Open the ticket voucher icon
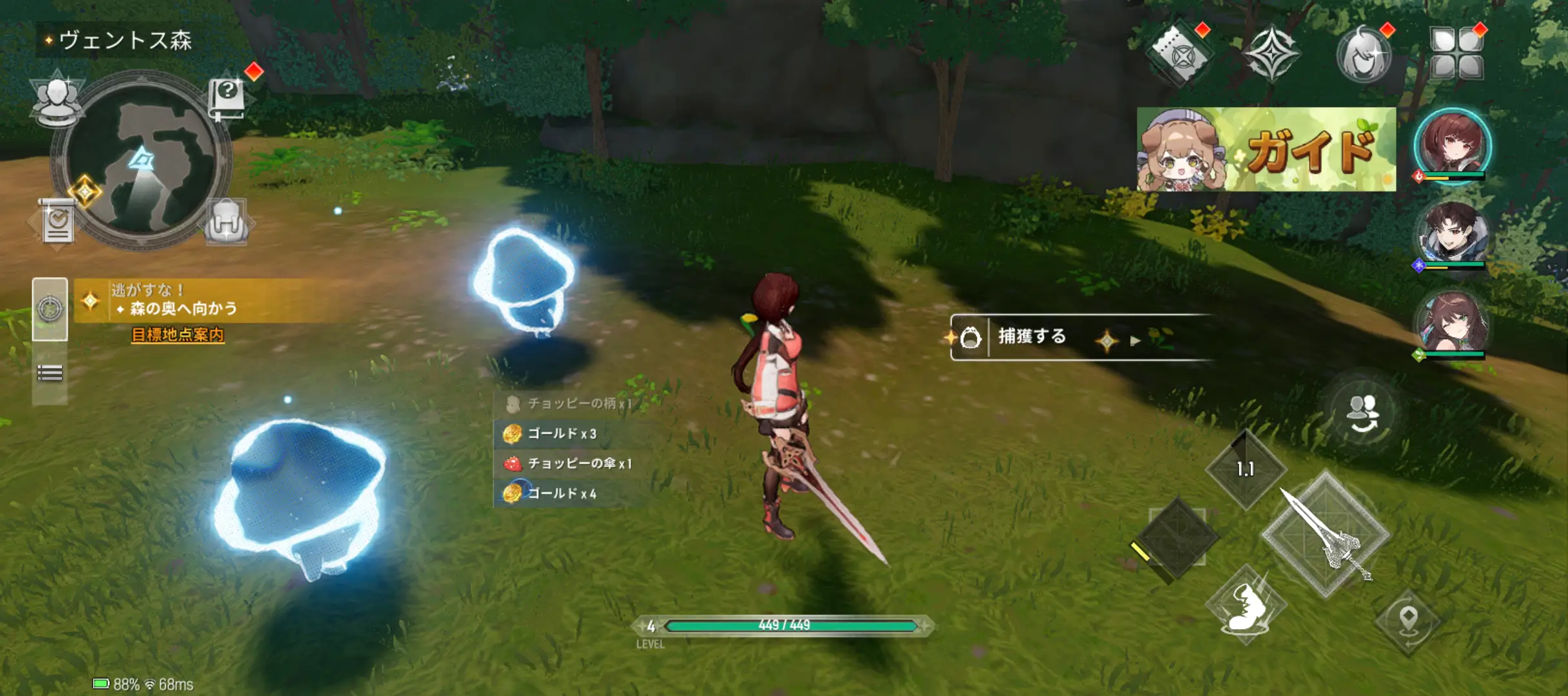The height and width of the screenshot is (696, 1568). (1179, 55)
